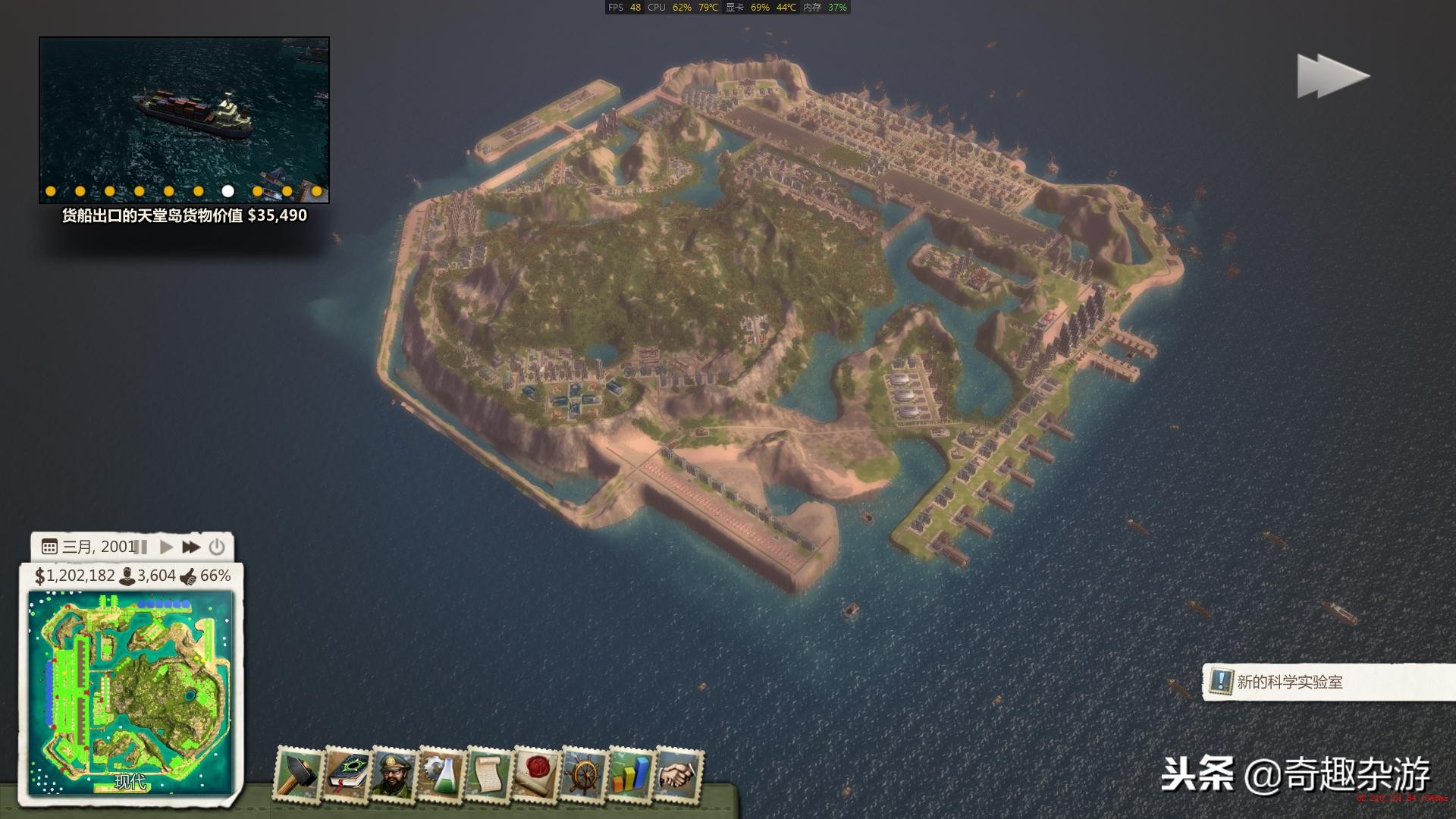
Task: Open the constitution red wax seal stamp
Action: point(535,775)
